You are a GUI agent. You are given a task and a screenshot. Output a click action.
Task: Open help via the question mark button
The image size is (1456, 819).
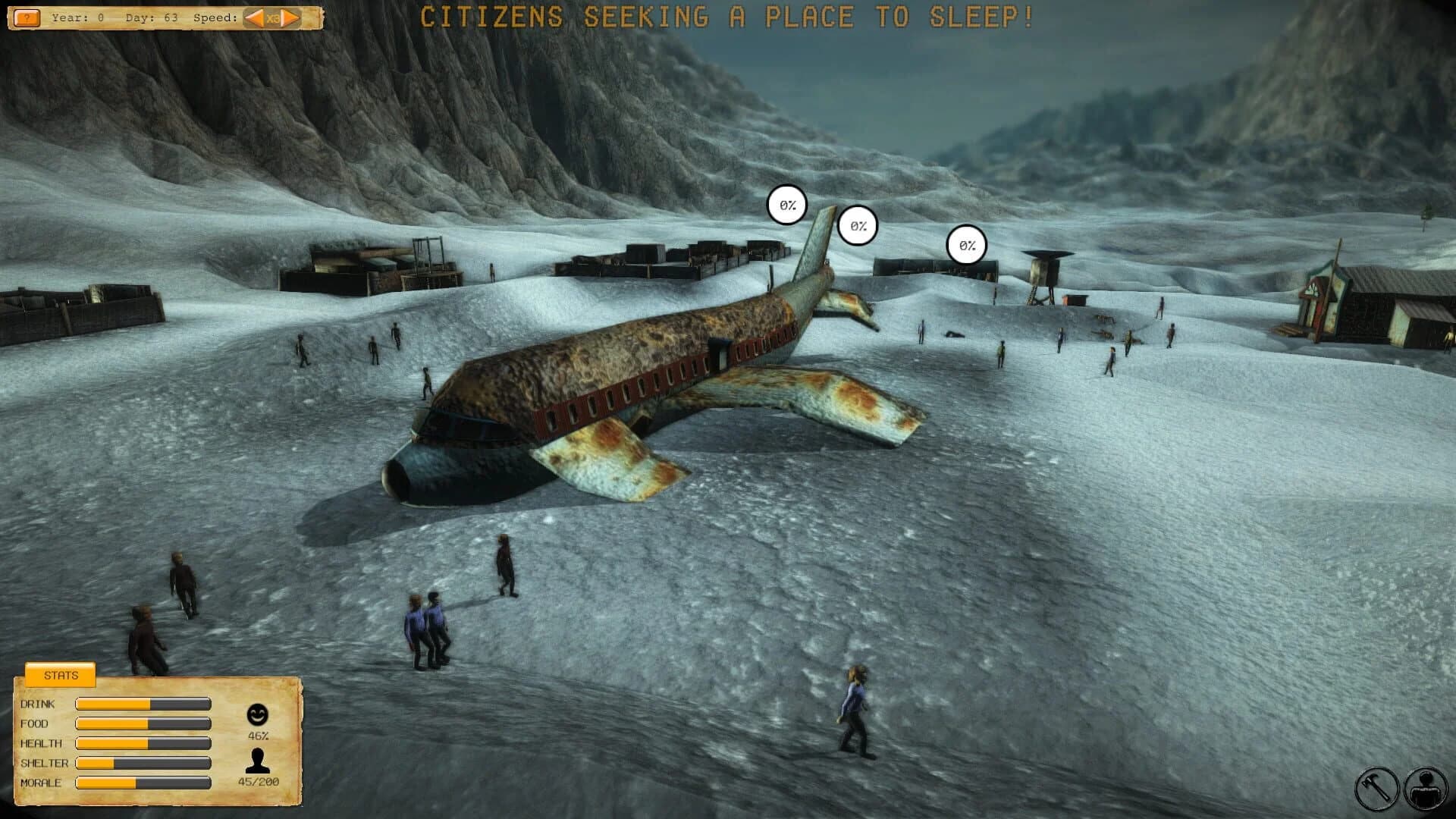tap(27, 16)
